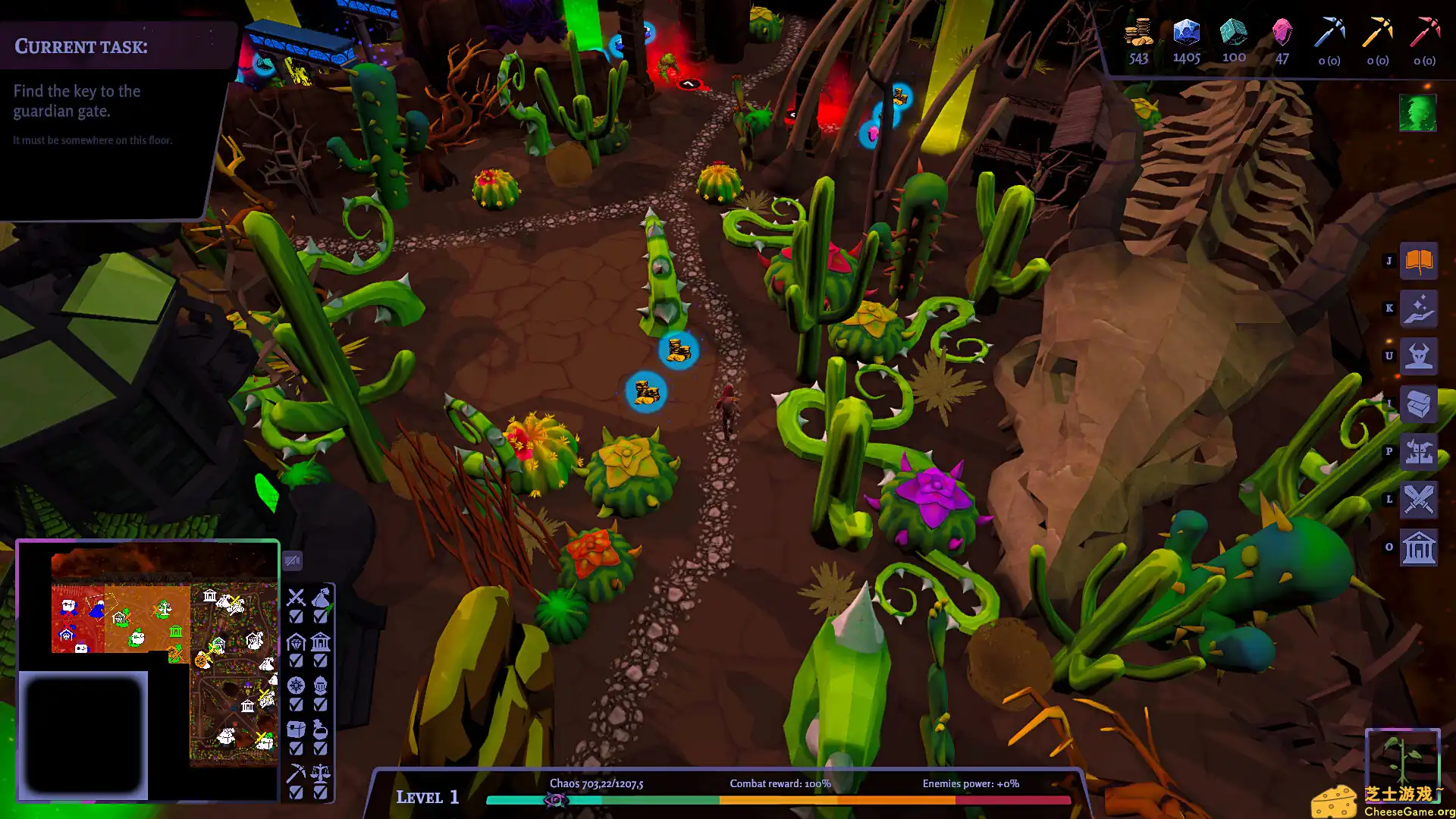Toggle the money bag minimap filter checkbox
Image resolution: width=1456 pixels, height=819 pixels.
(x=321, y=617)
